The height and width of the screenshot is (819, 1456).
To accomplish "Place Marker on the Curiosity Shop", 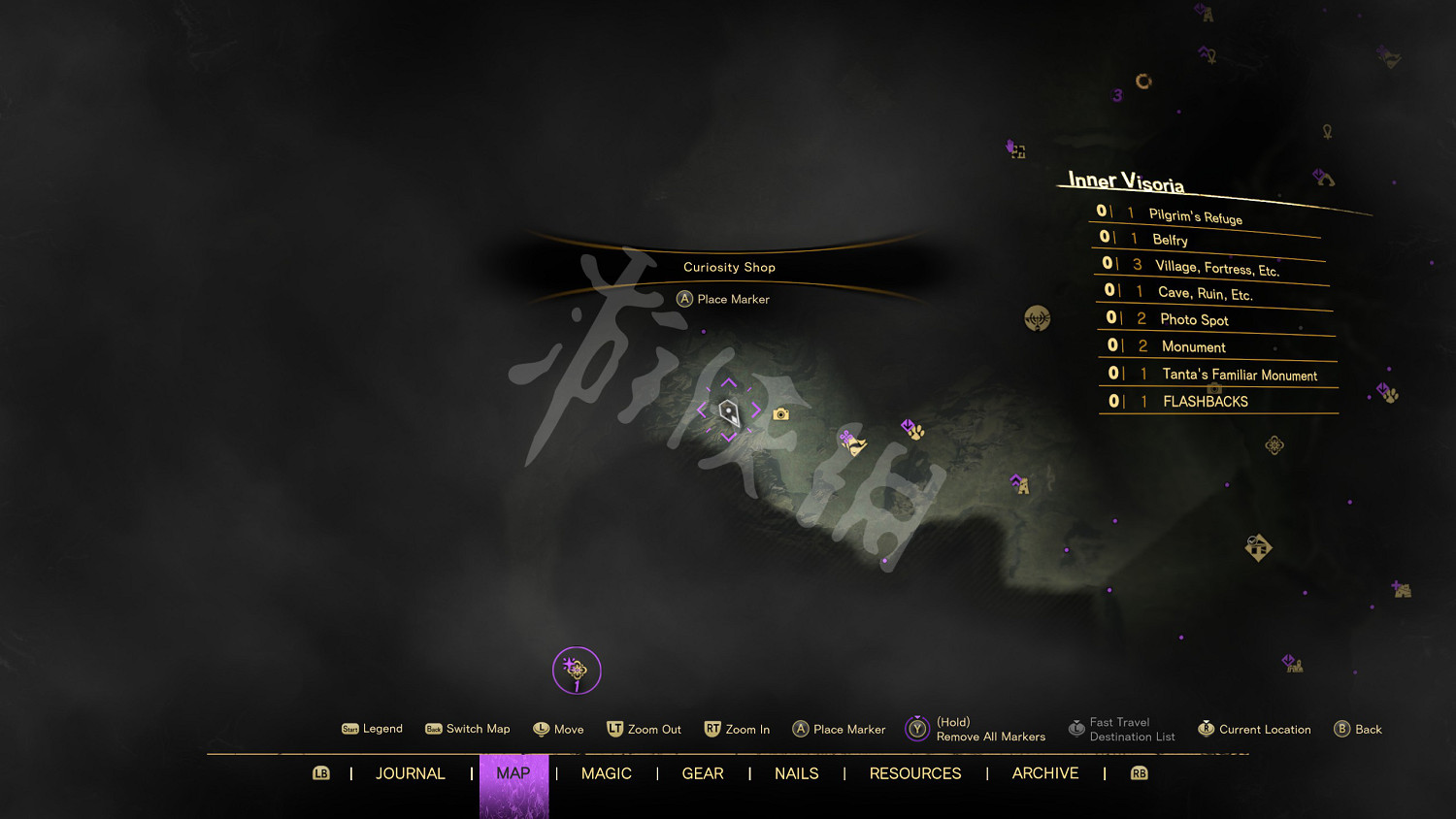I will (723, 299).
